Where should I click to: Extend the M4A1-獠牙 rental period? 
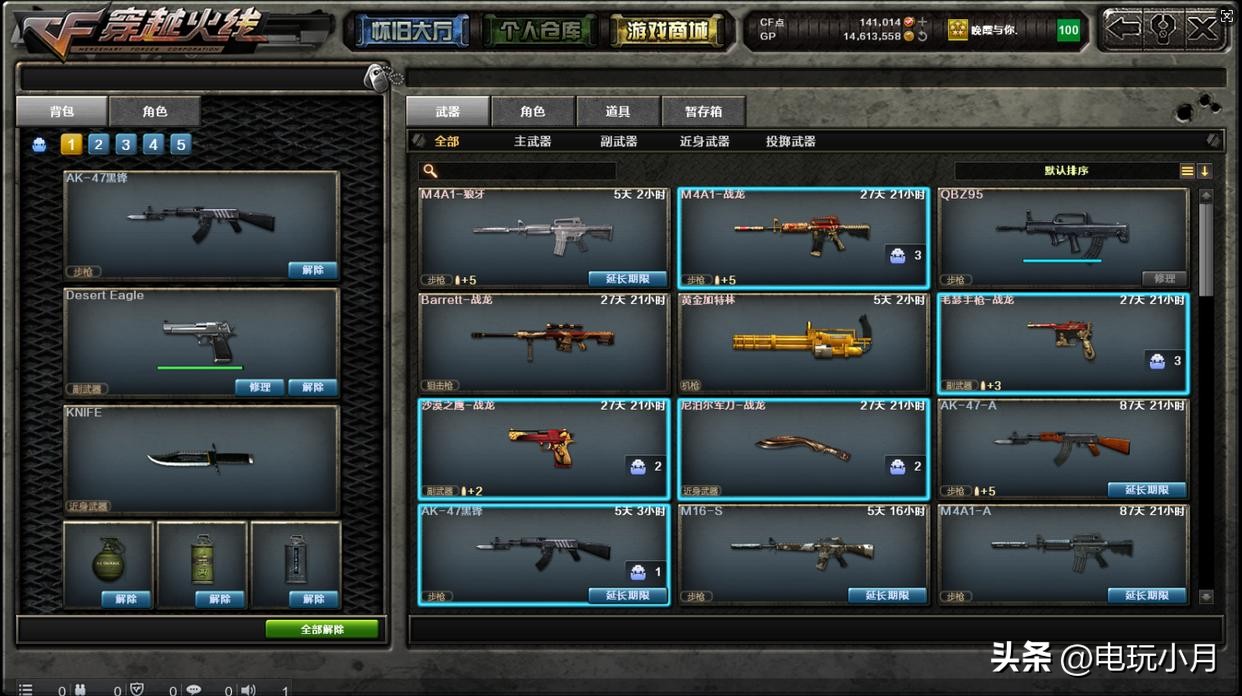click(627, 279)
